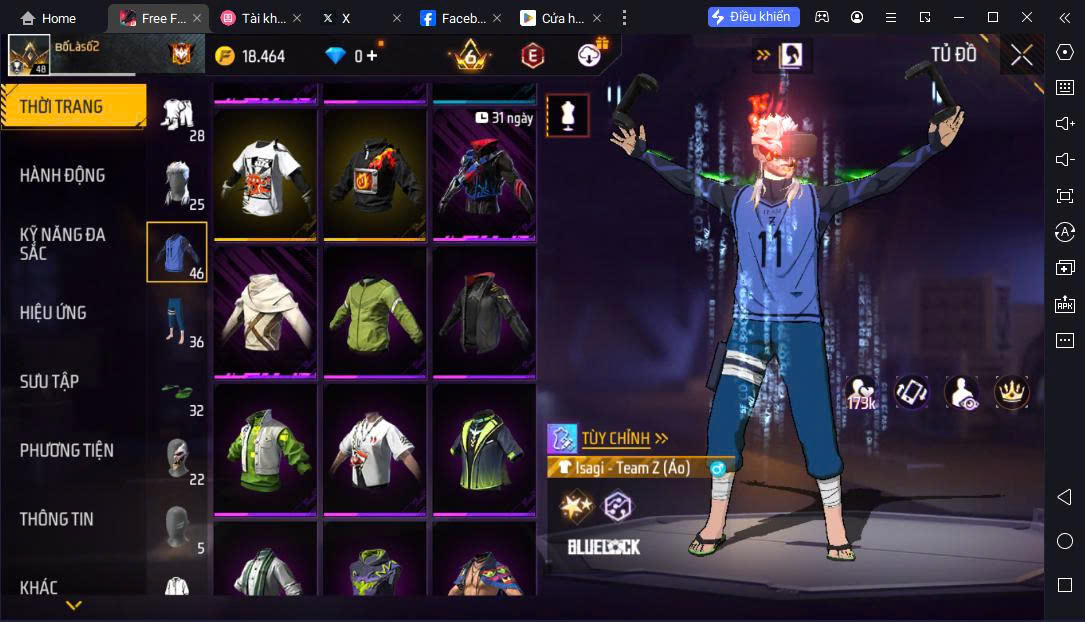Close the wardrobe with the X button

pyautogui.click(x=1021, y=56)
